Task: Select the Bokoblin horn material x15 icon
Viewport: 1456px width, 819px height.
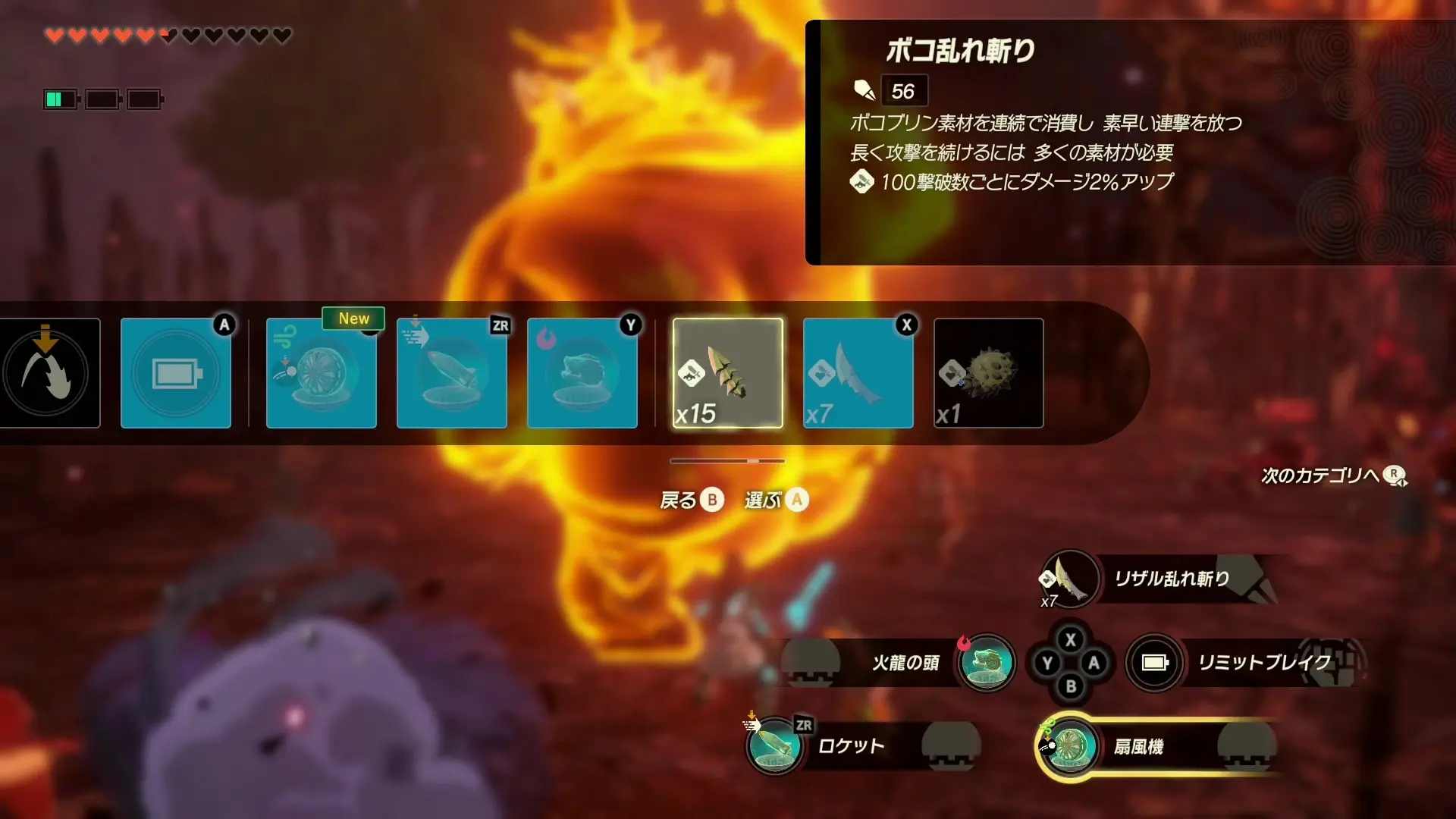Action: click(727, 373)
